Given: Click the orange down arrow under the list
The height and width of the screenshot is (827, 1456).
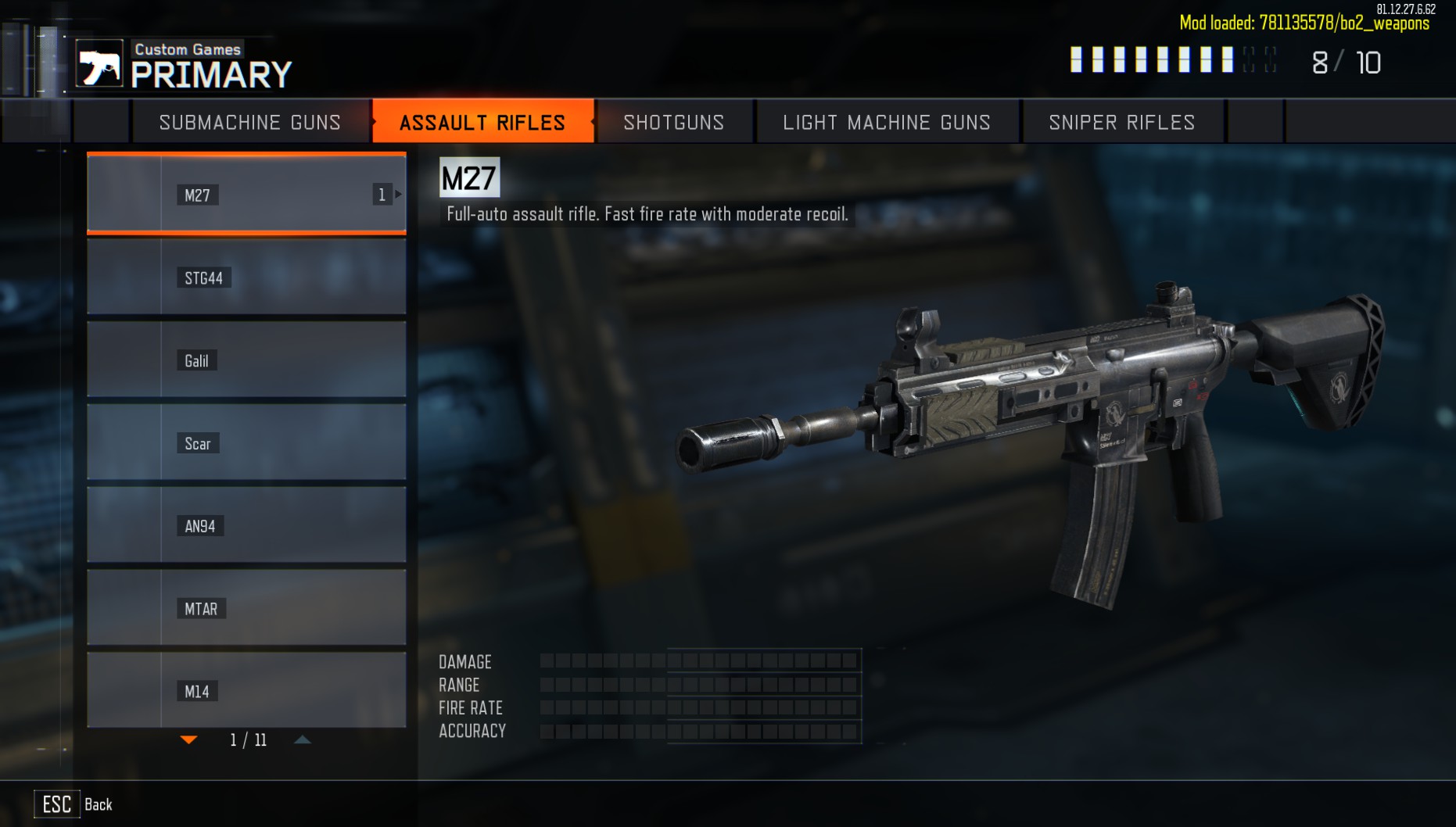Looking at the screenshot, I should (x=189, y=739).
